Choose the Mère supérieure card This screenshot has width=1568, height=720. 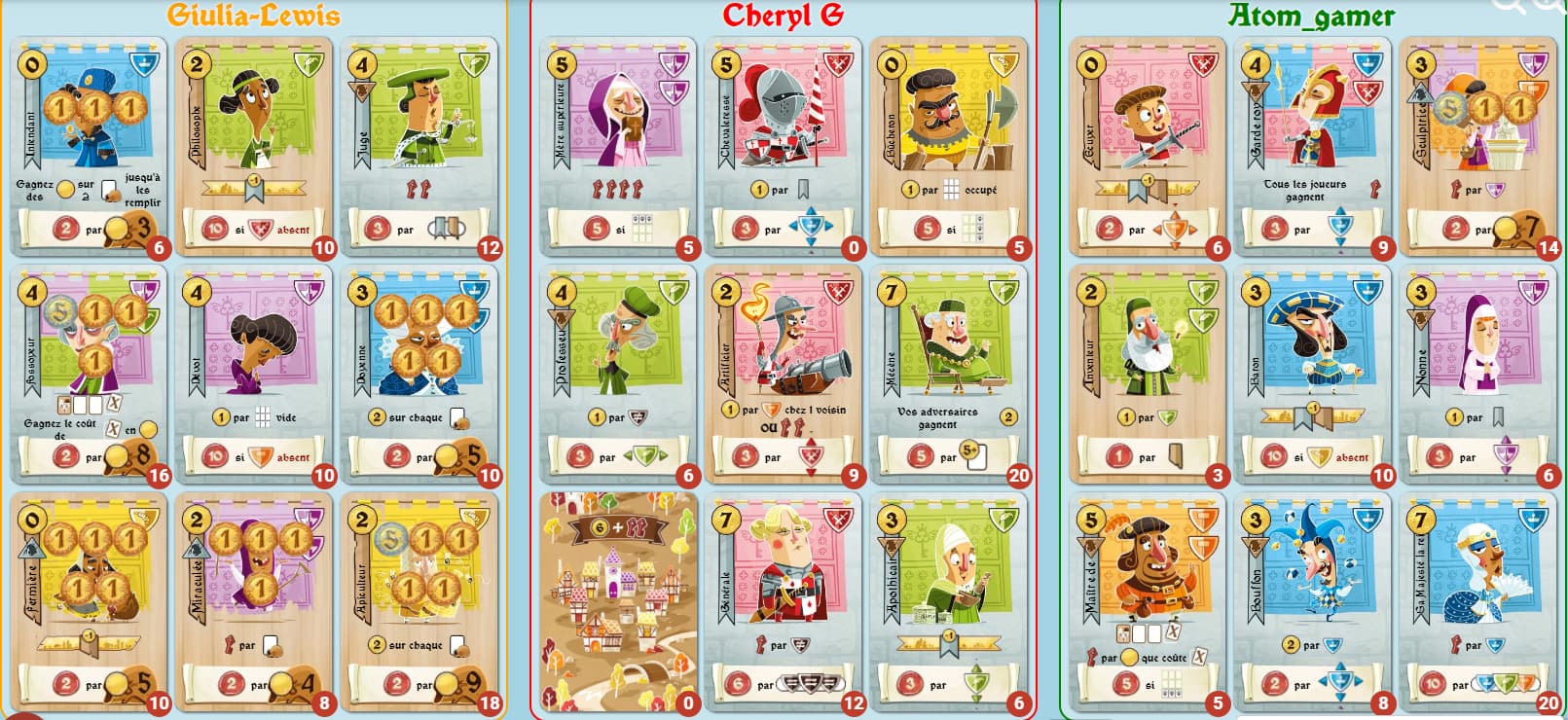pos(619,146)
